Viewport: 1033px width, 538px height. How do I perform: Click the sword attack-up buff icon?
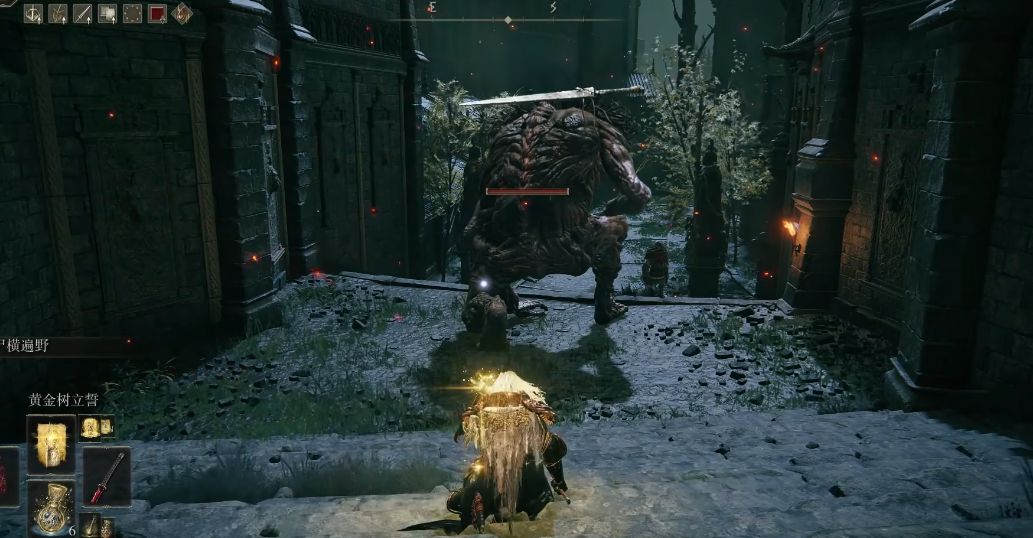[x=83, y=13]
